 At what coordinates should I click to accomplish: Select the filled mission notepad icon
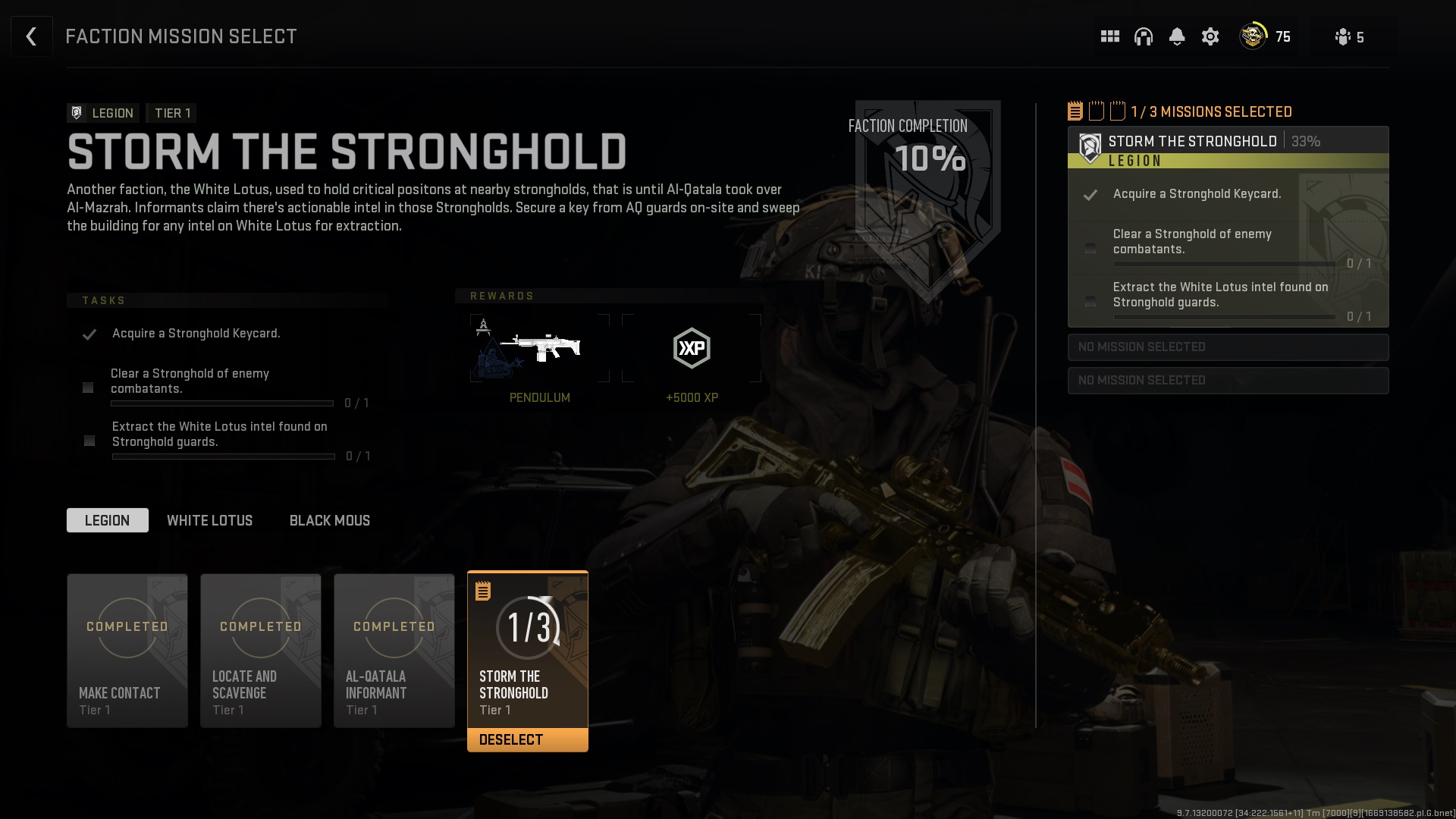pos(1074,111)
